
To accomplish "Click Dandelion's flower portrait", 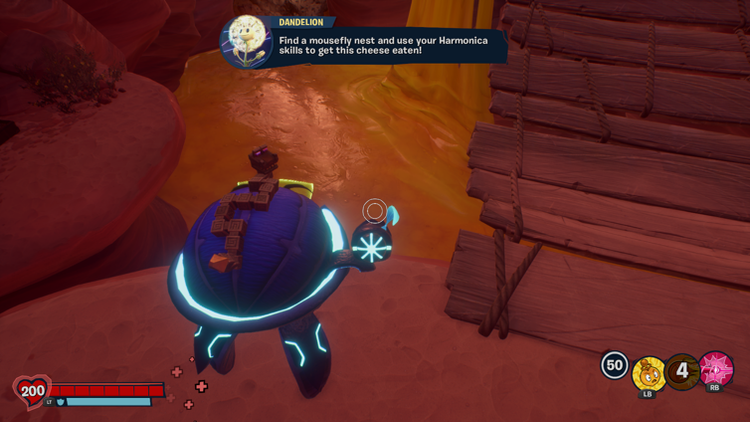I will [x=245, y=40].
